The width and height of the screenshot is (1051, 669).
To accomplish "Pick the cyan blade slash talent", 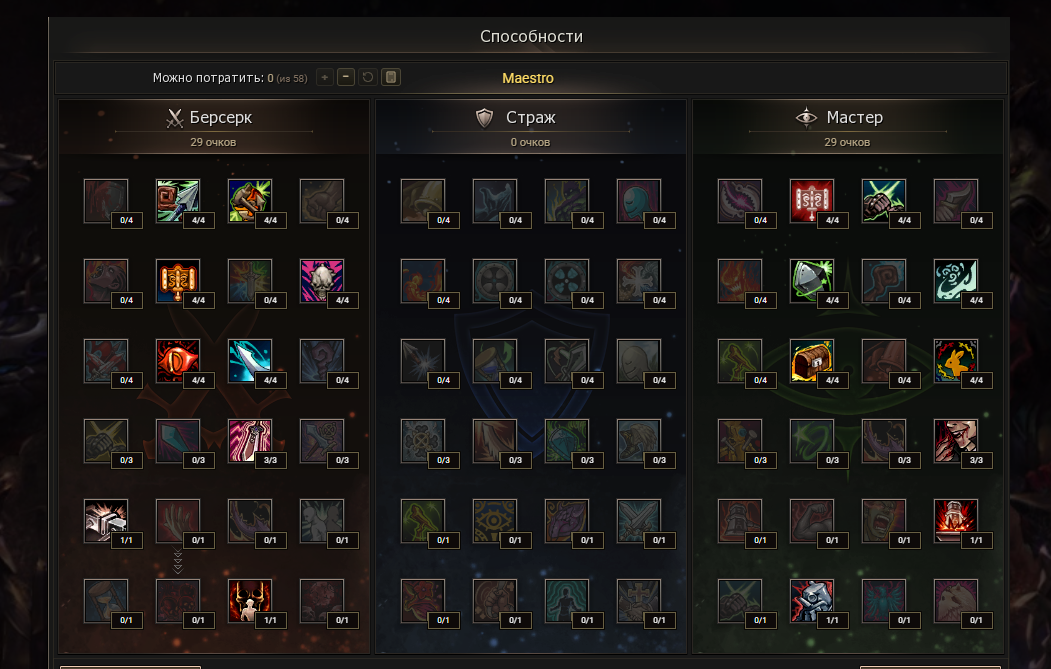I will 250,361.
